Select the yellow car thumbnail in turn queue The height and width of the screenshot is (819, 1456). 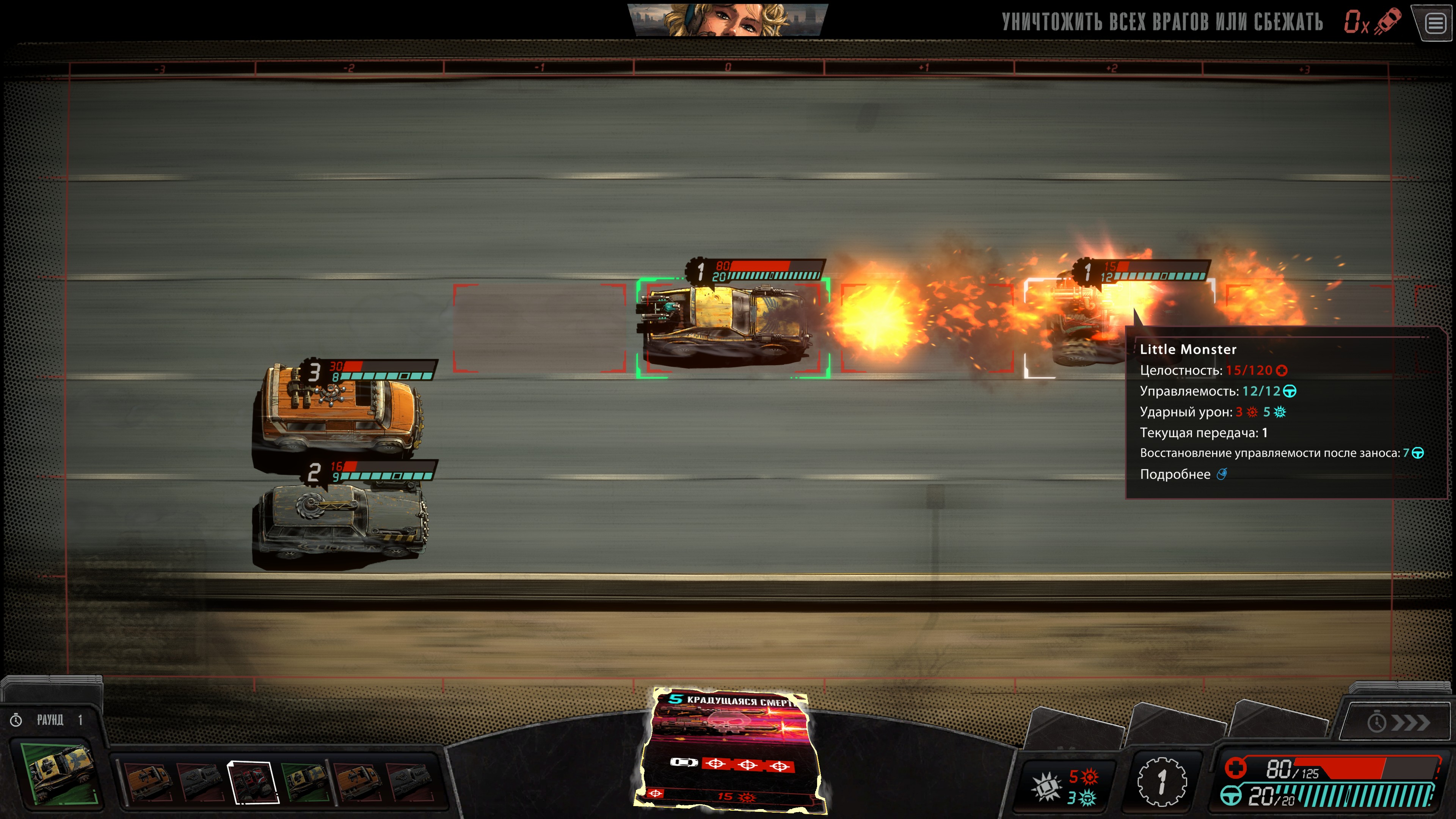tap(305, 782)
